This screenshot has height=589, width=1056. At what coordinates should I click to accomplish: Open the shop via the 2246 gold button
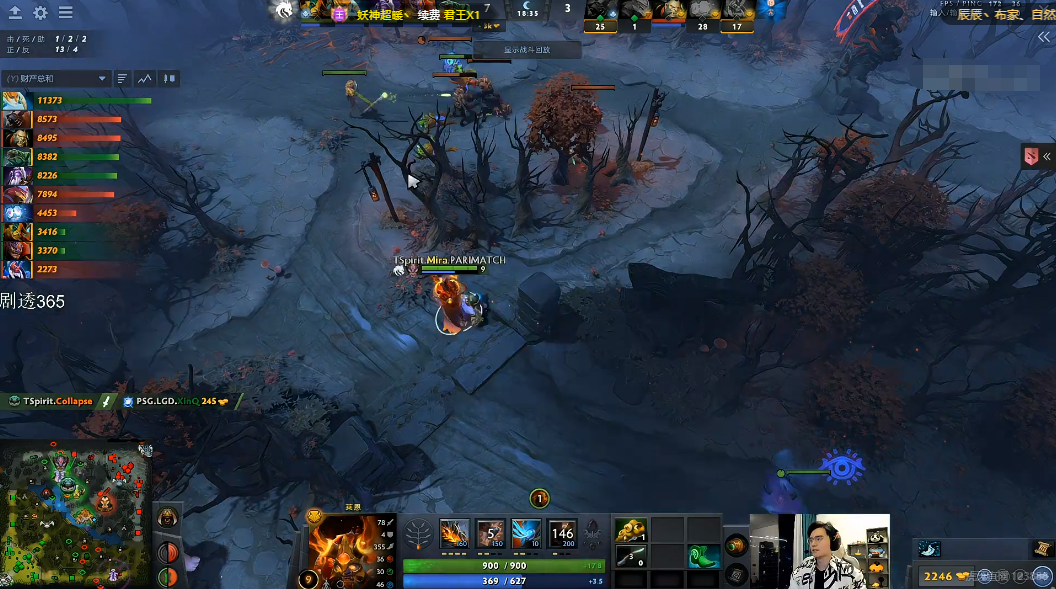945,576
